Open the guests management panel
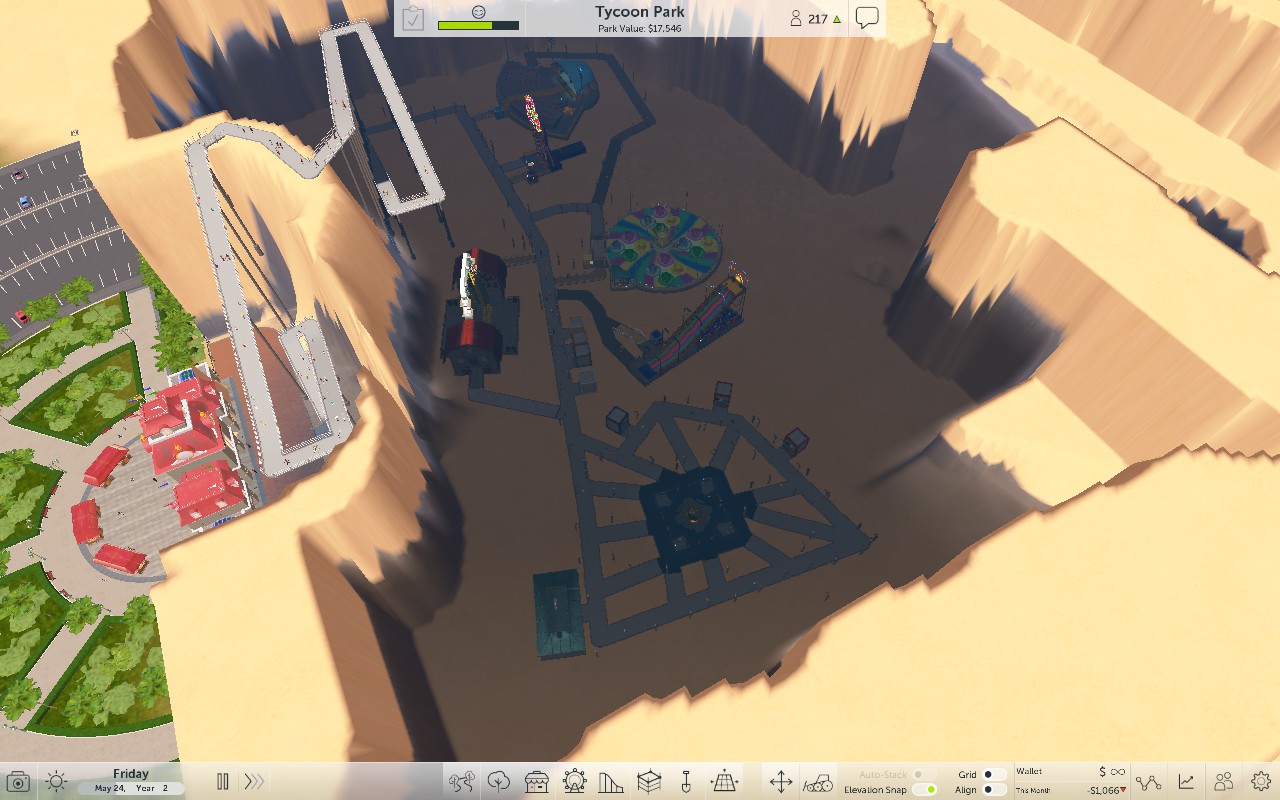Viewport: 1280px width, 800px height. click(1224, 781)
